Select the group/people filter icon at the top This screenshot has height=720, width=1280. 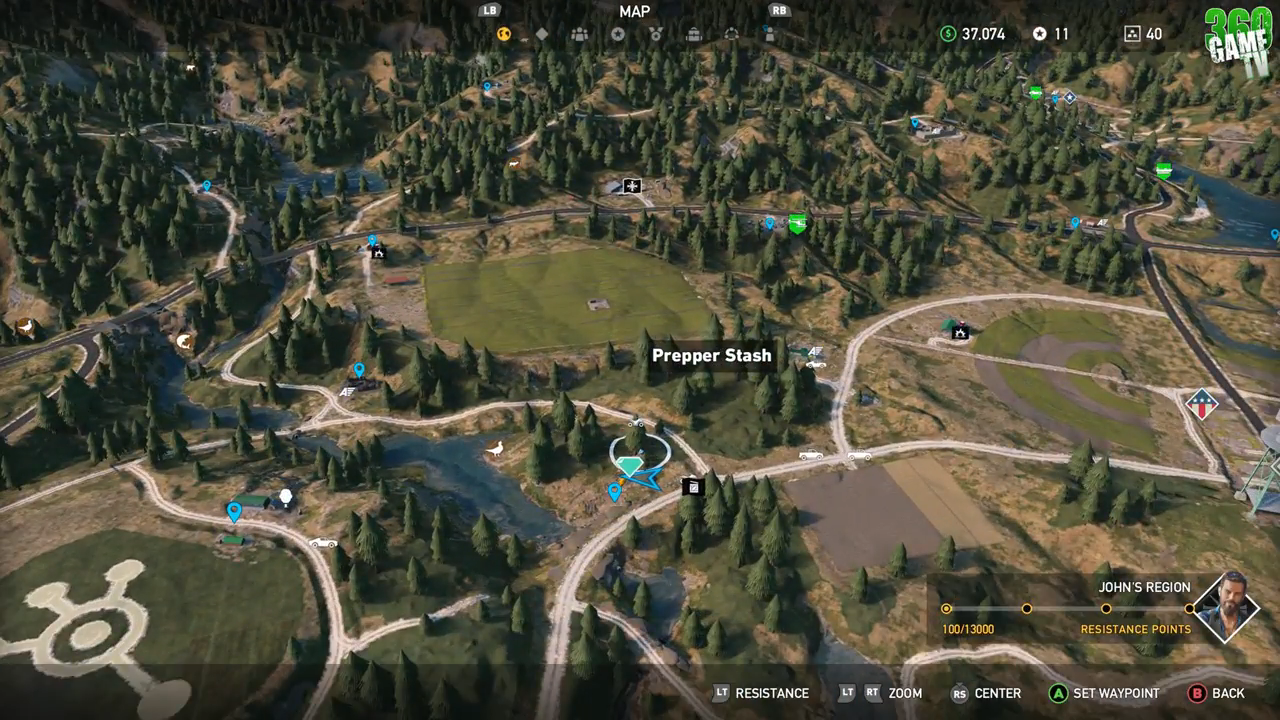click(580, 34)
